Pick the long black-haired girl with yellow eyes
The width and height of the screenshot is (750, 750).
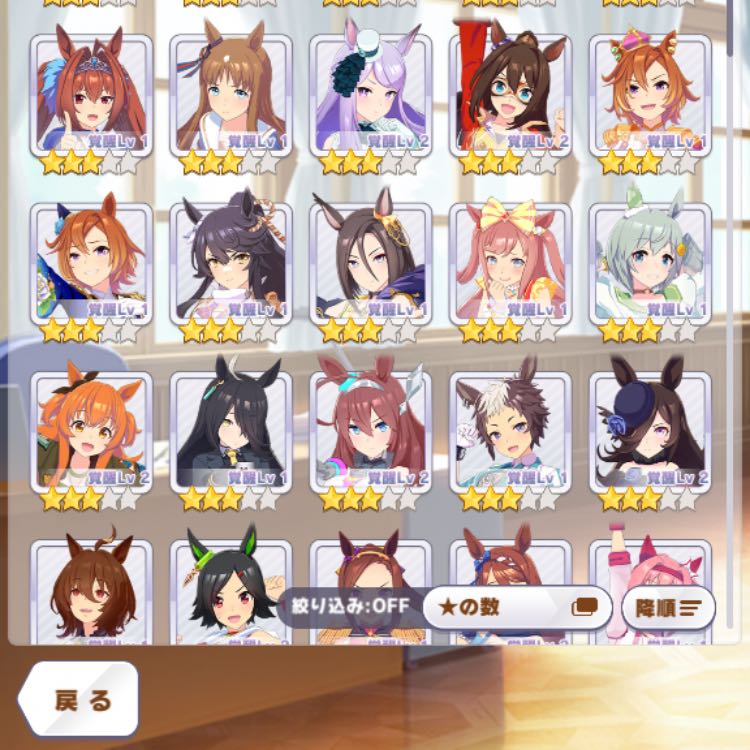231,431
